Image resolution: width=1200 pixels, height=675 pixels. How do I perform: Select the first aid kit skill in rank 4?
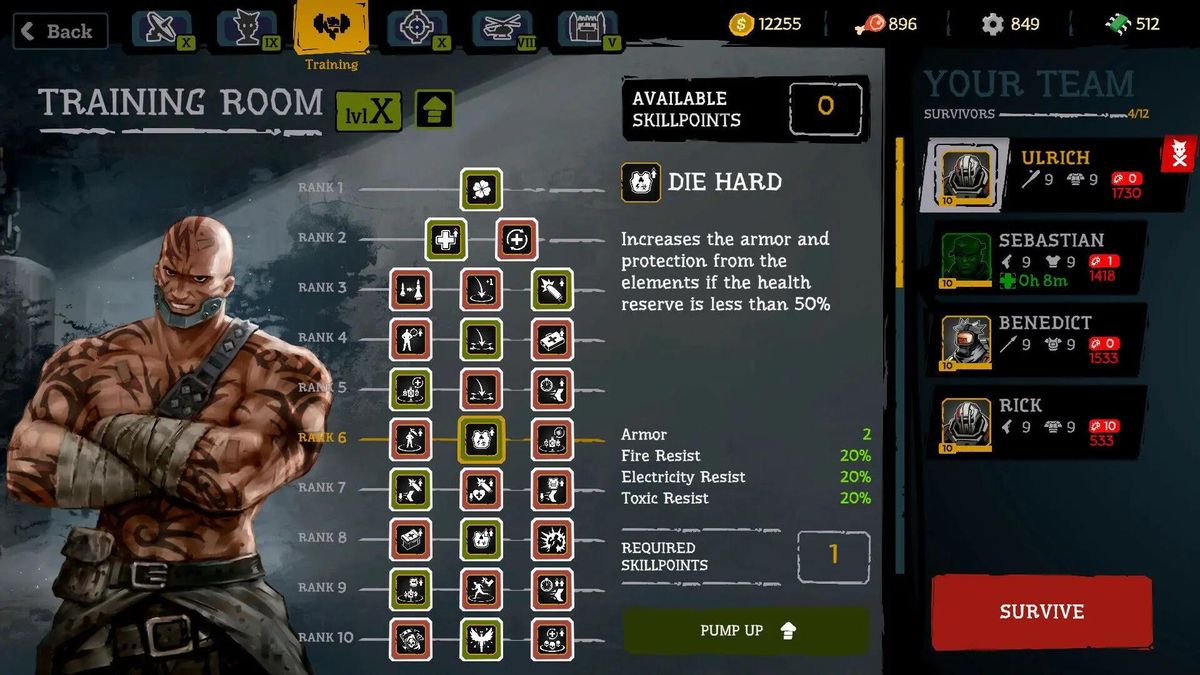pos(552,339)
